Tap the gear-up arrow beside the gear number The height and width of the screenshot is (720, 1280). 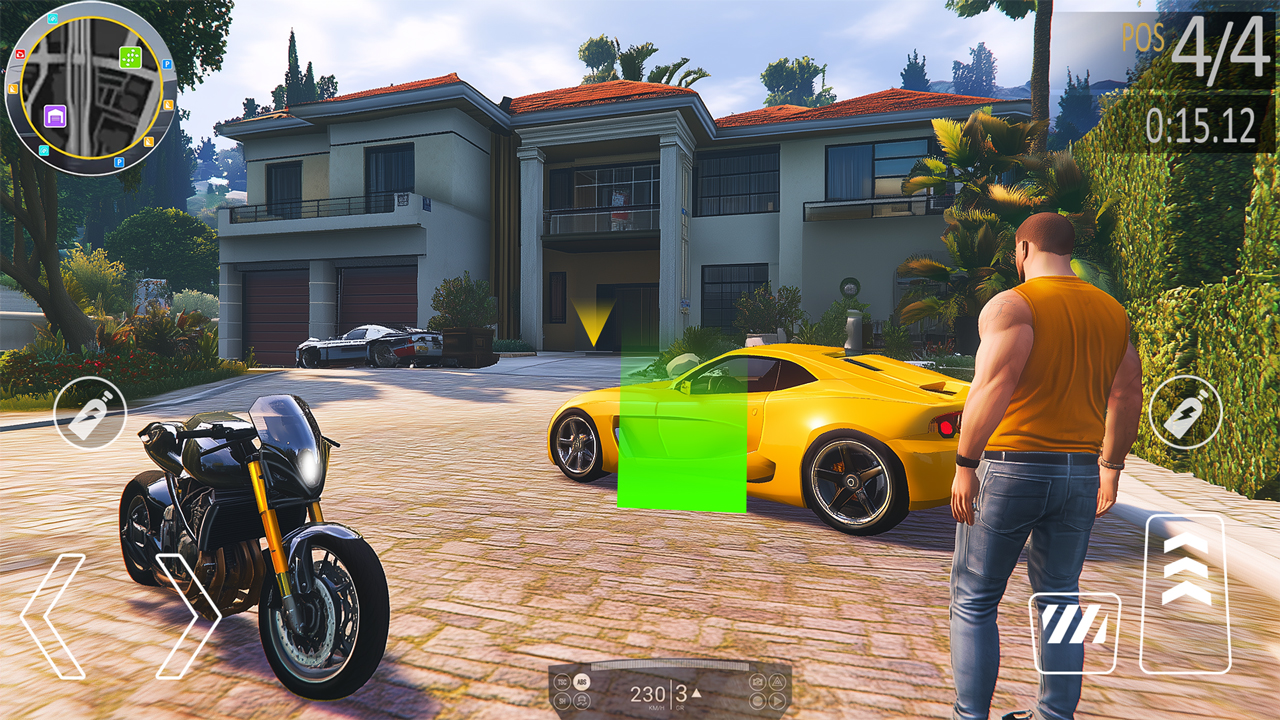[695, 692]
